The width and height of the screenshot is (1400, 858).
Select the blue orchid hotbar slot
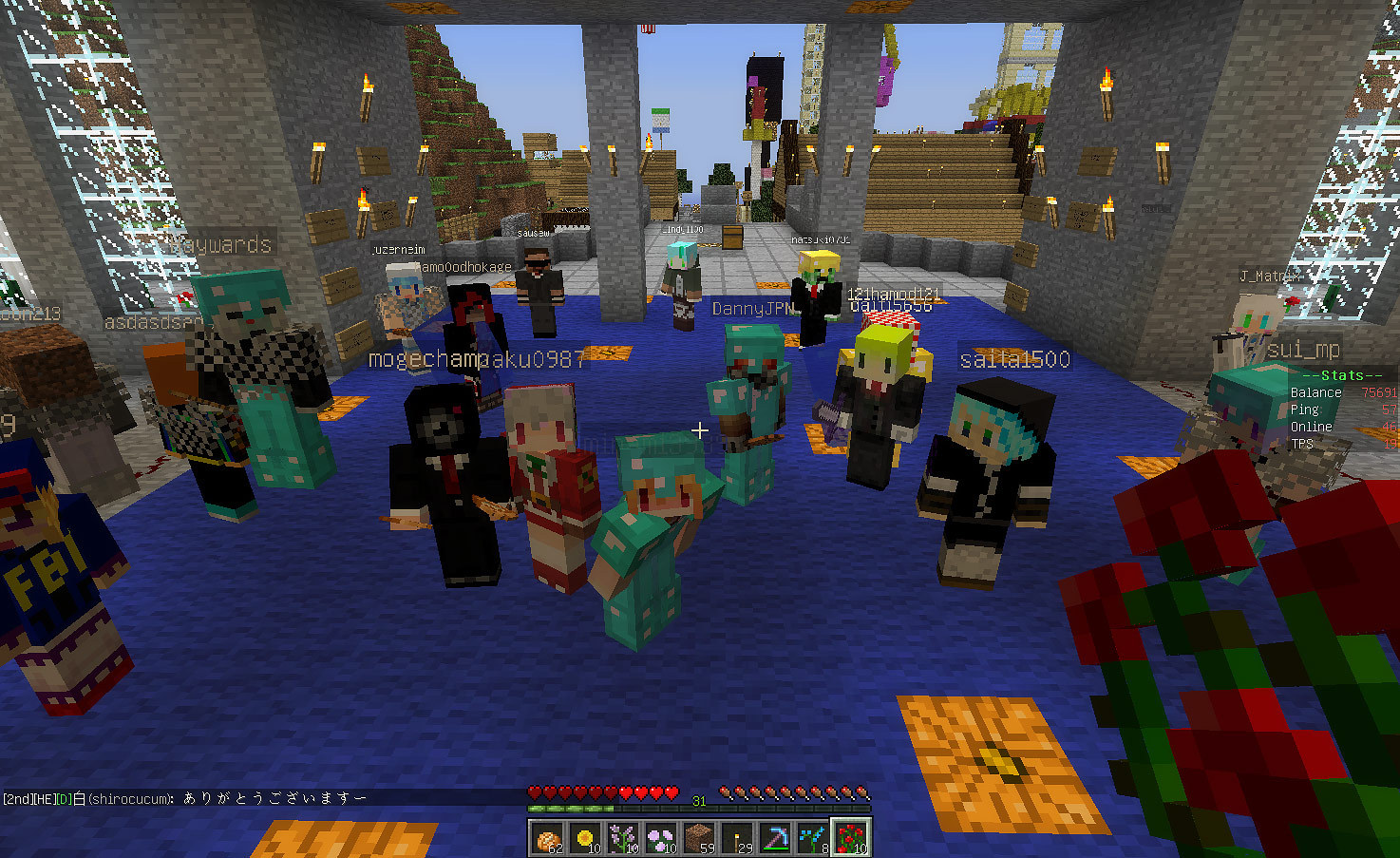(813, 838)
